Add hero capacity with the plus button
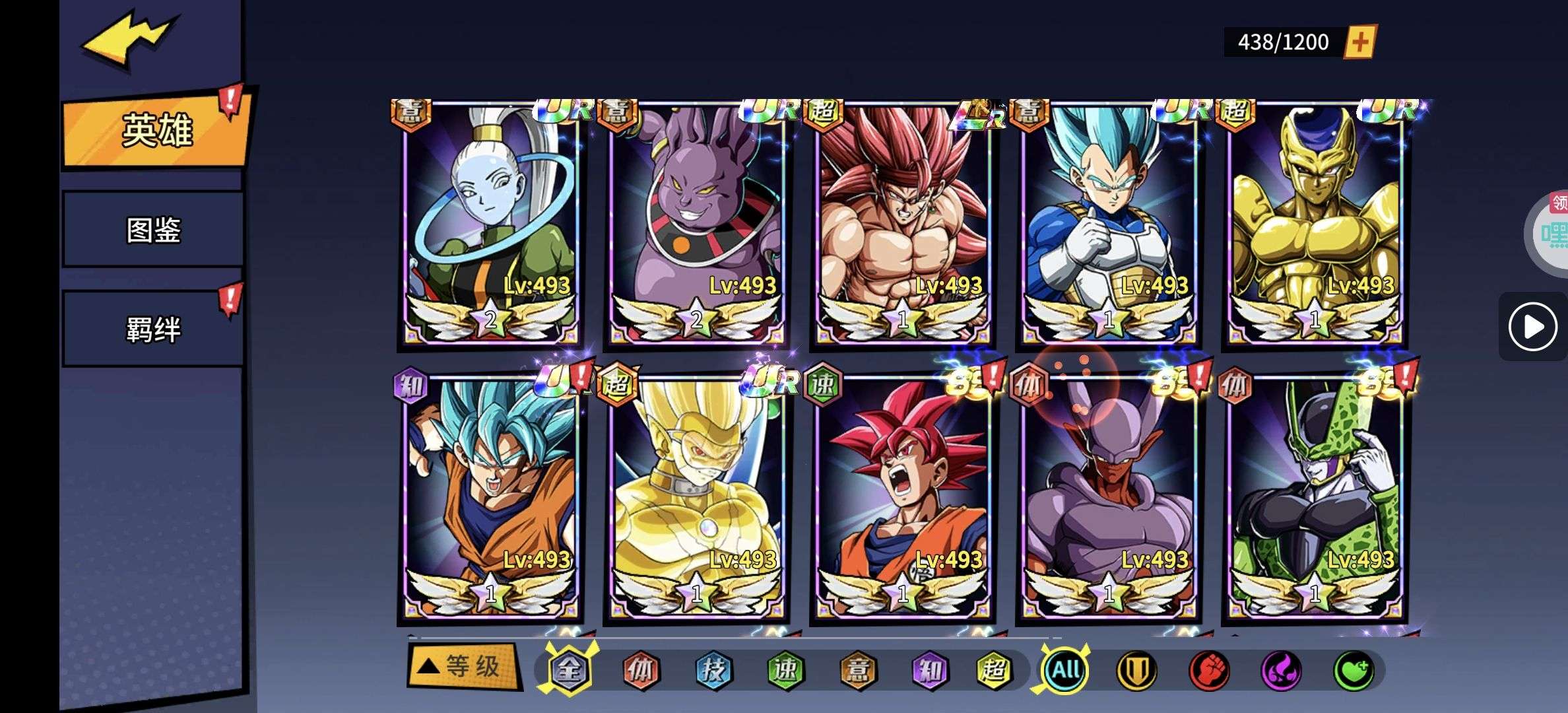The image size is (1568, 713). 1360,42
